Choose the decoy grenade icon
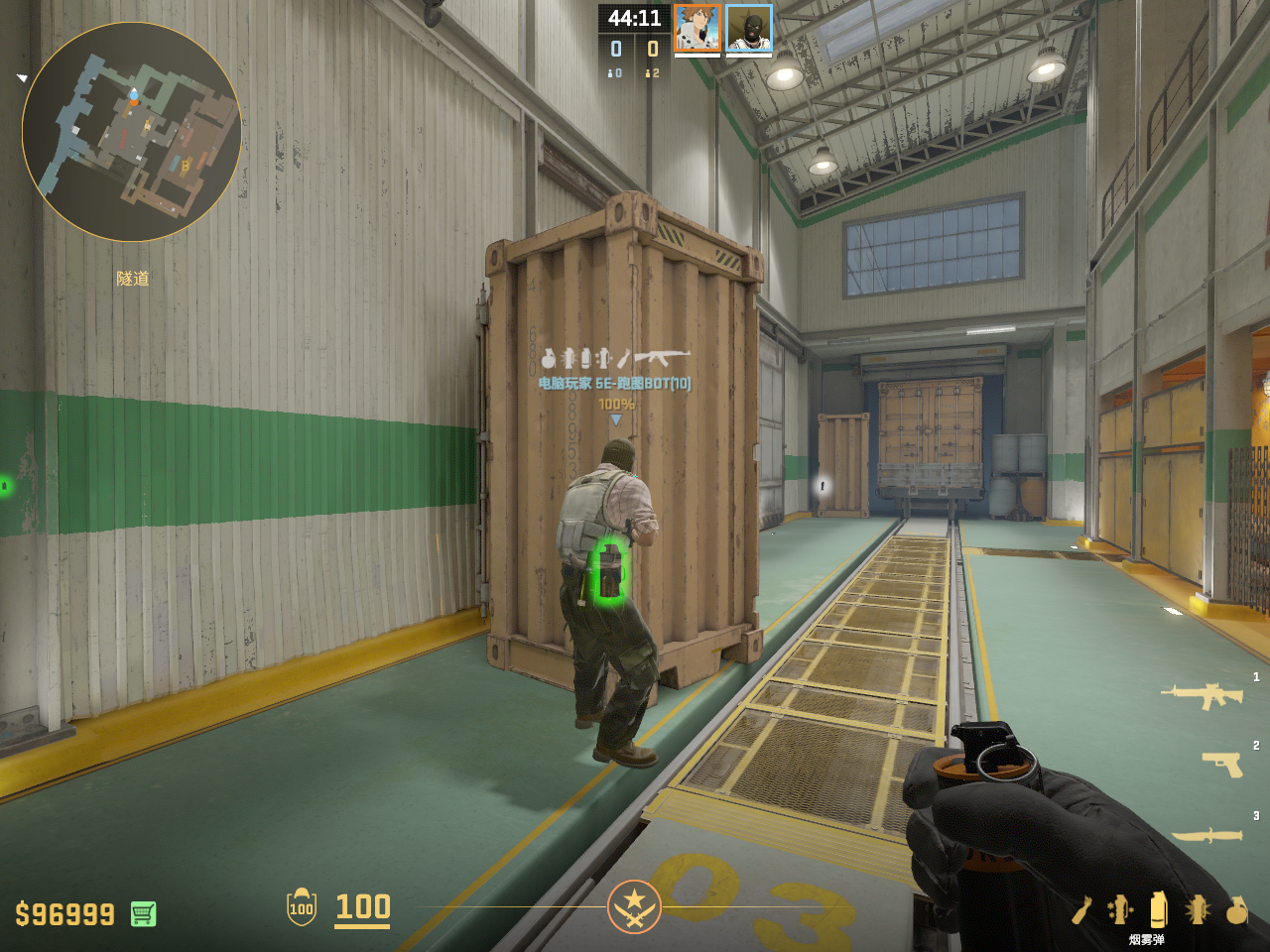Image resolution: width=1270 pixels, height=952 pixels. point(1120,909)
